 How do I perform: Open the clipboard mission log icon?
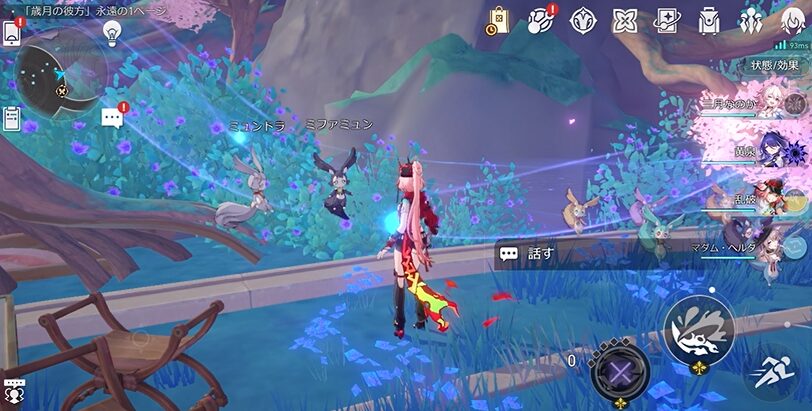point(11,118)
